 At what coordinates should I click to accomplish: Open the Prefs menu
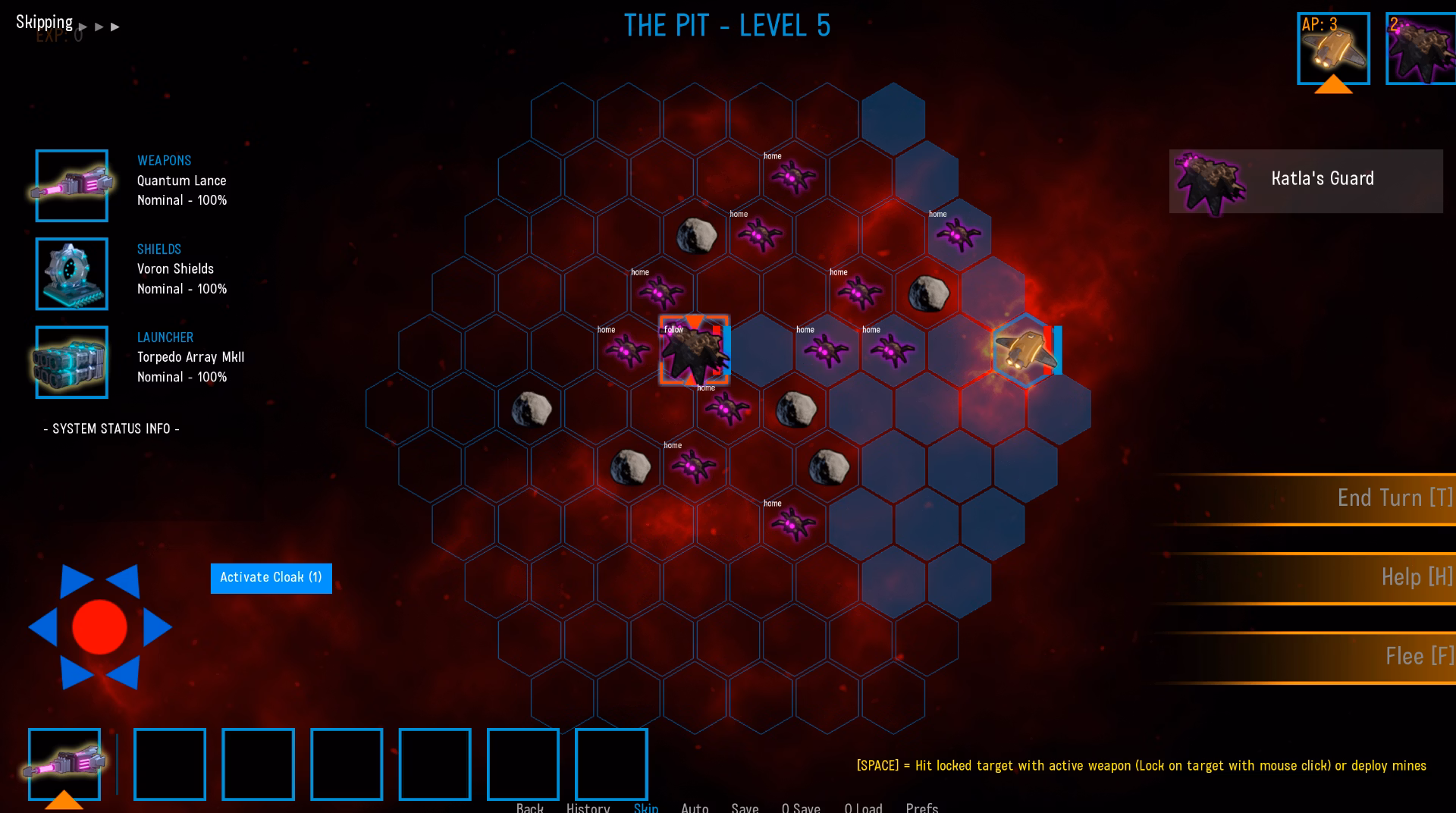[921, 808]
